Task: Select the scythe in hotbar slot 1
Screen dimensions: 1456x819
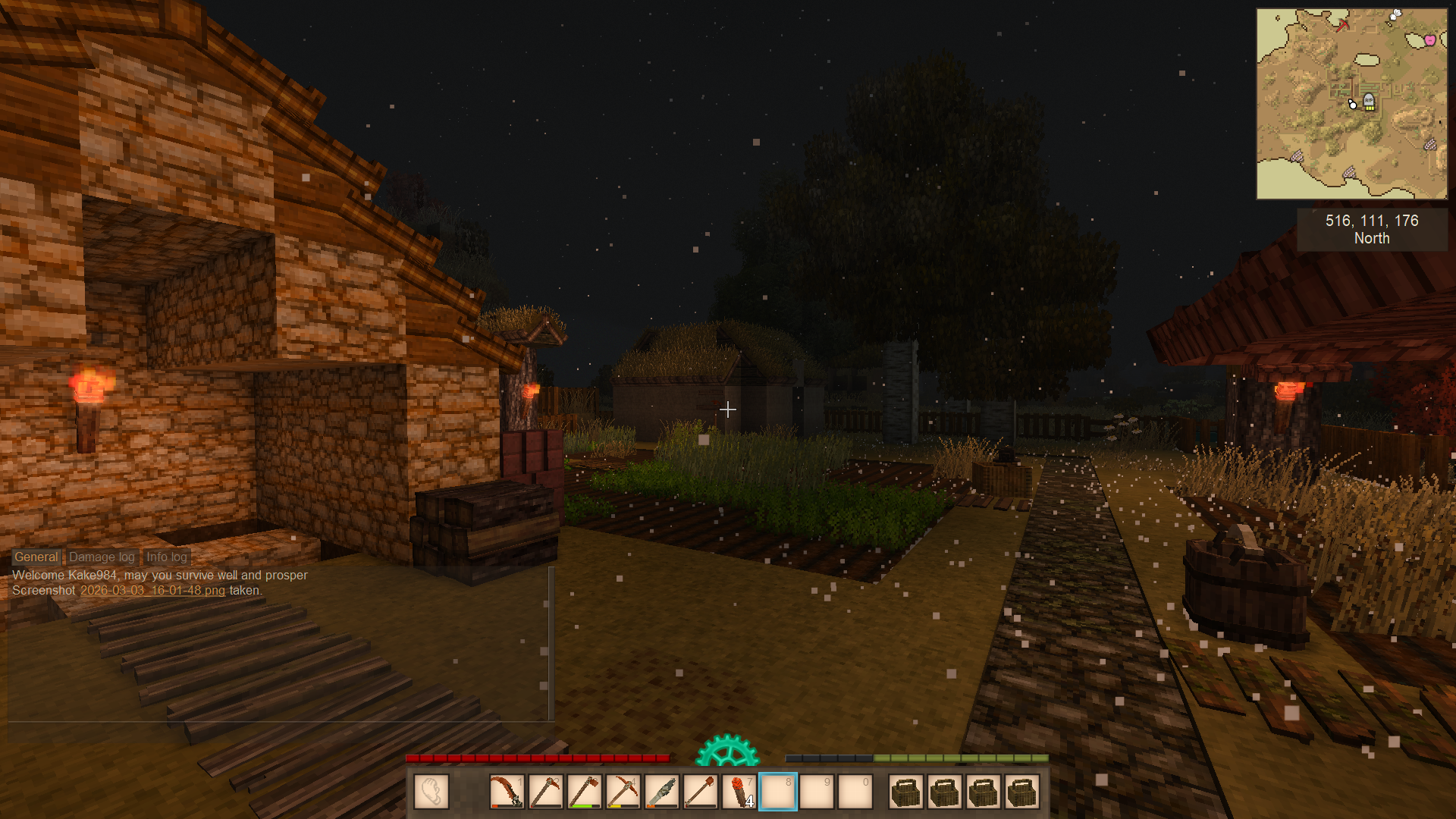Action: click(x=507, y=792)
